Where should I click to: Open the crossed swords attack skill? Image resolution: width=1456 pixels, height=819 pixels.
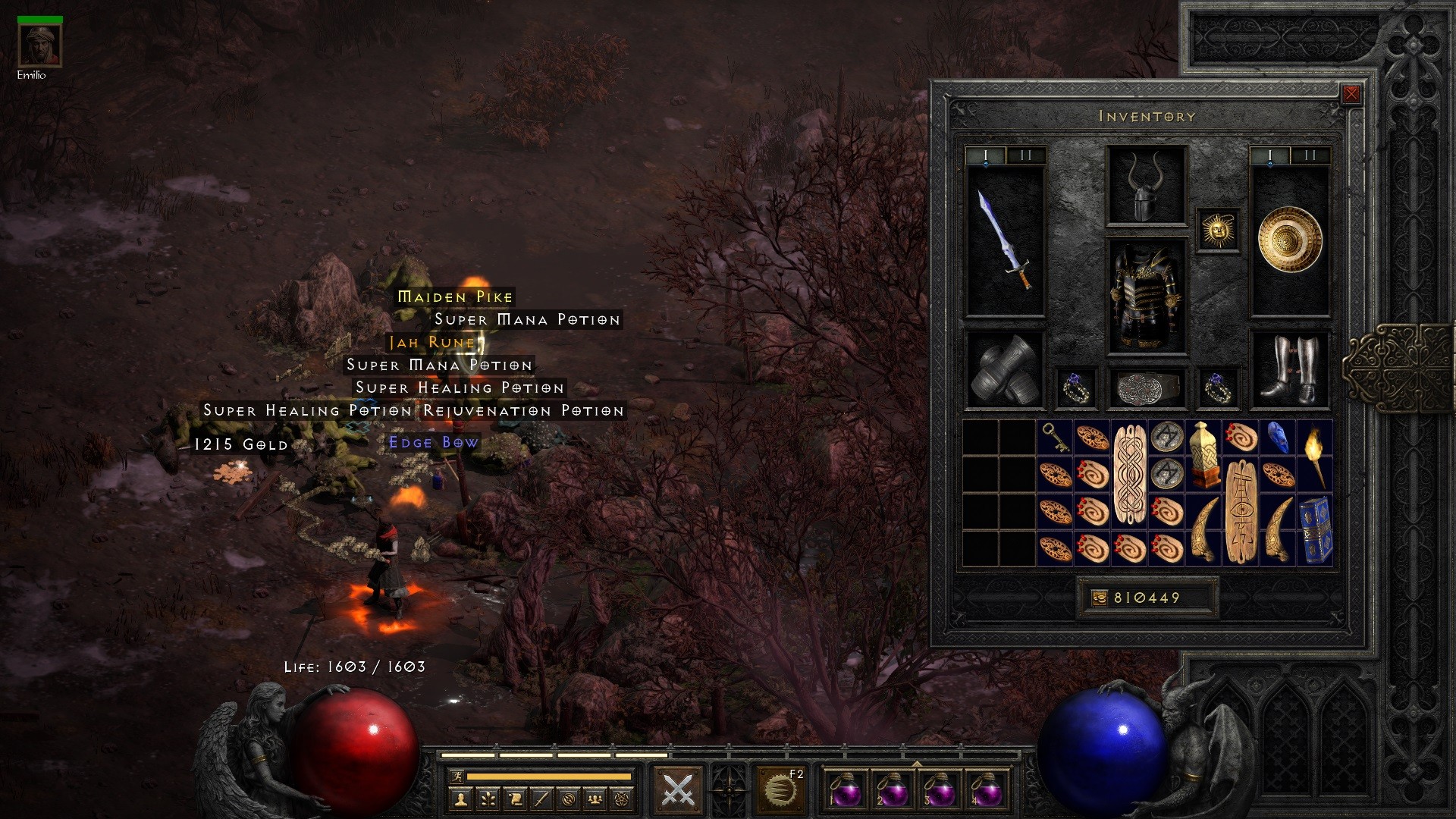(678, 790)
